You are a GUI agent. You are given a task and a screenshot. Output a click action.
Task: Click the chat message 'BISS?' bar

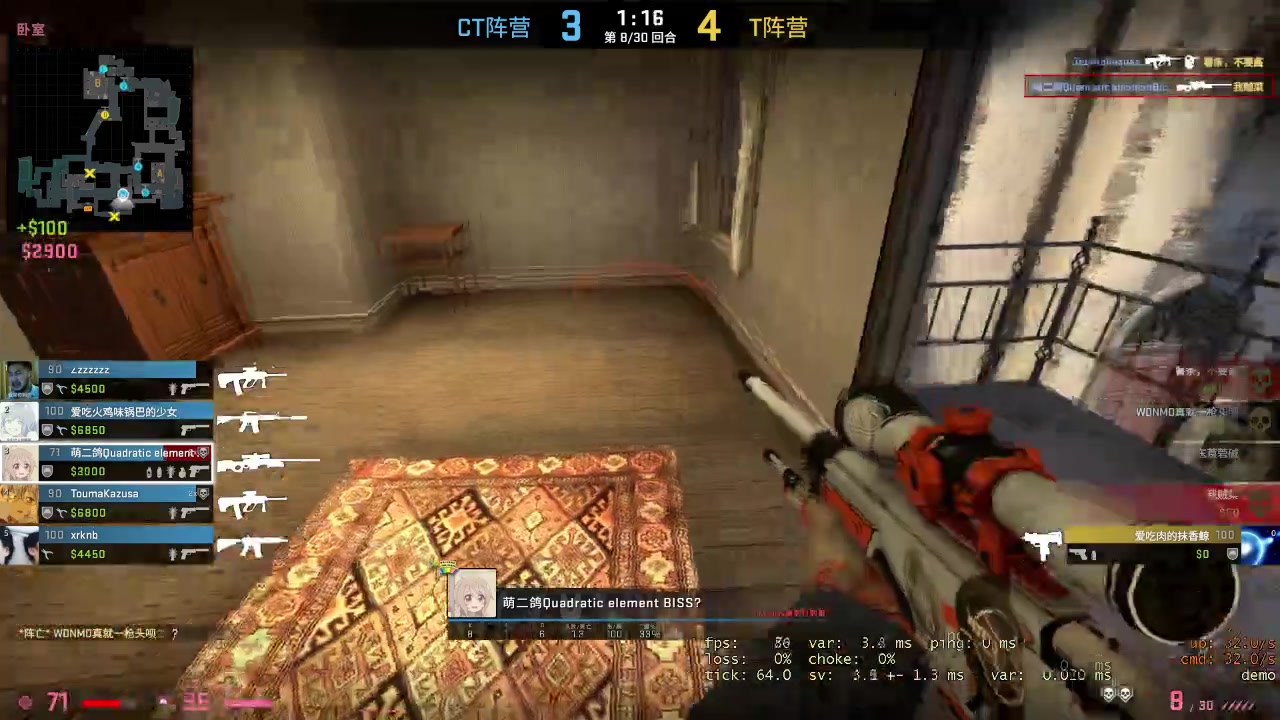pos(600,603)
